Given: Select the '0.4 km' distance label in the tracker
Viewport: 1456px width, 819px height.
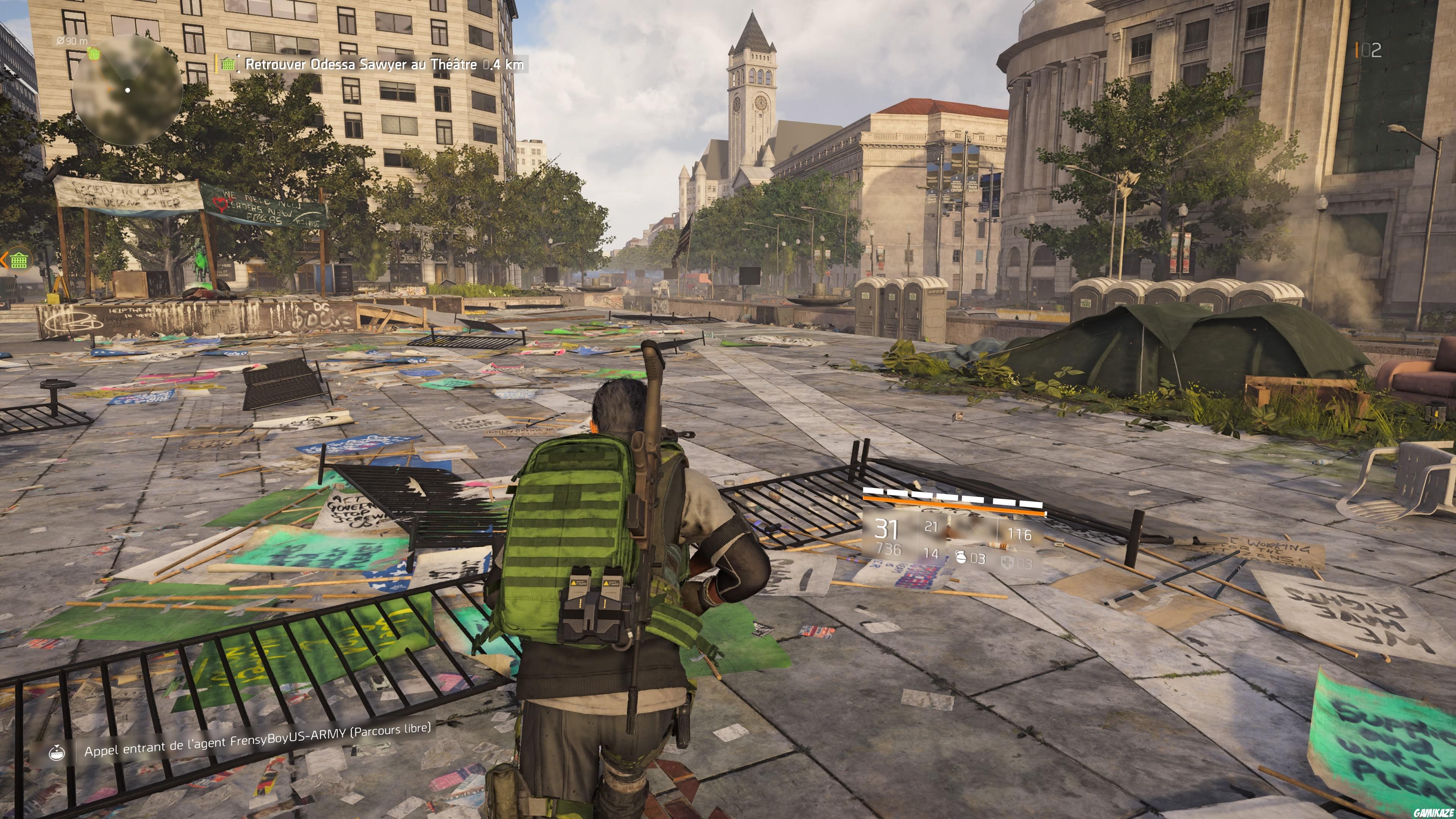Looking at the screenshot, I should pos(506,64).
